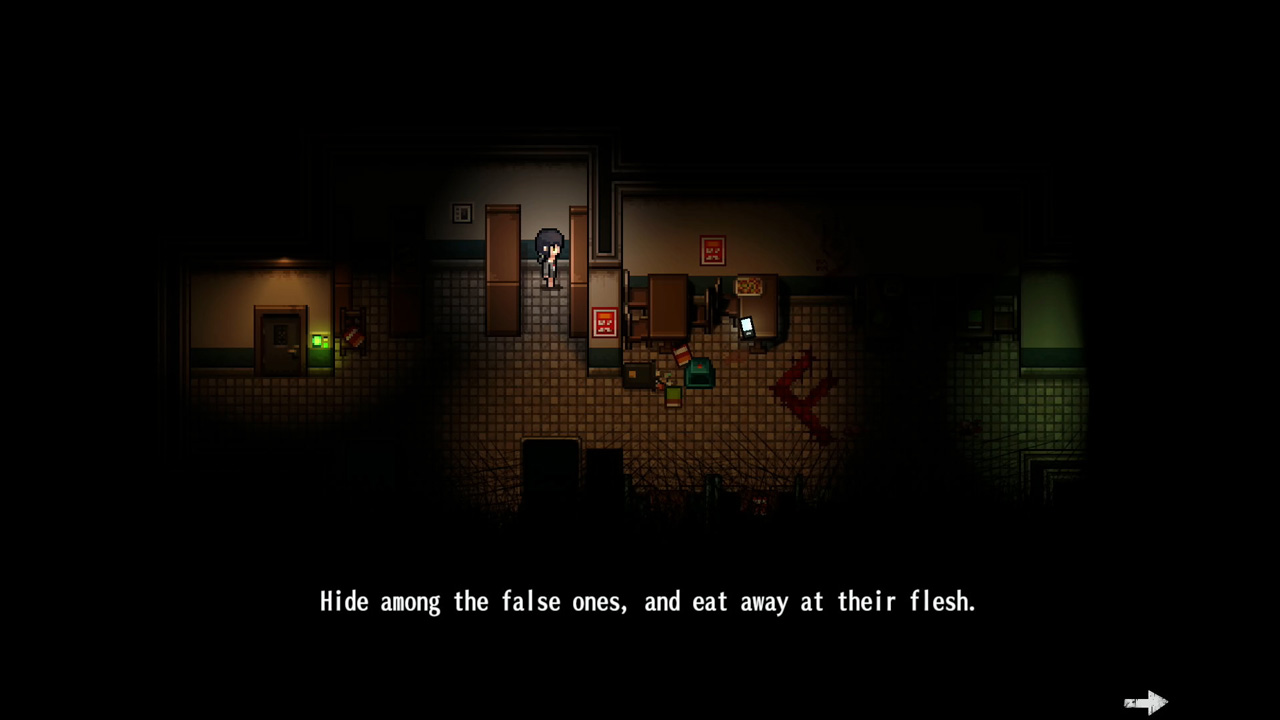
Task: Click the green book dropped on the floor
Action: pyautogui.click(x=672, y=396)
